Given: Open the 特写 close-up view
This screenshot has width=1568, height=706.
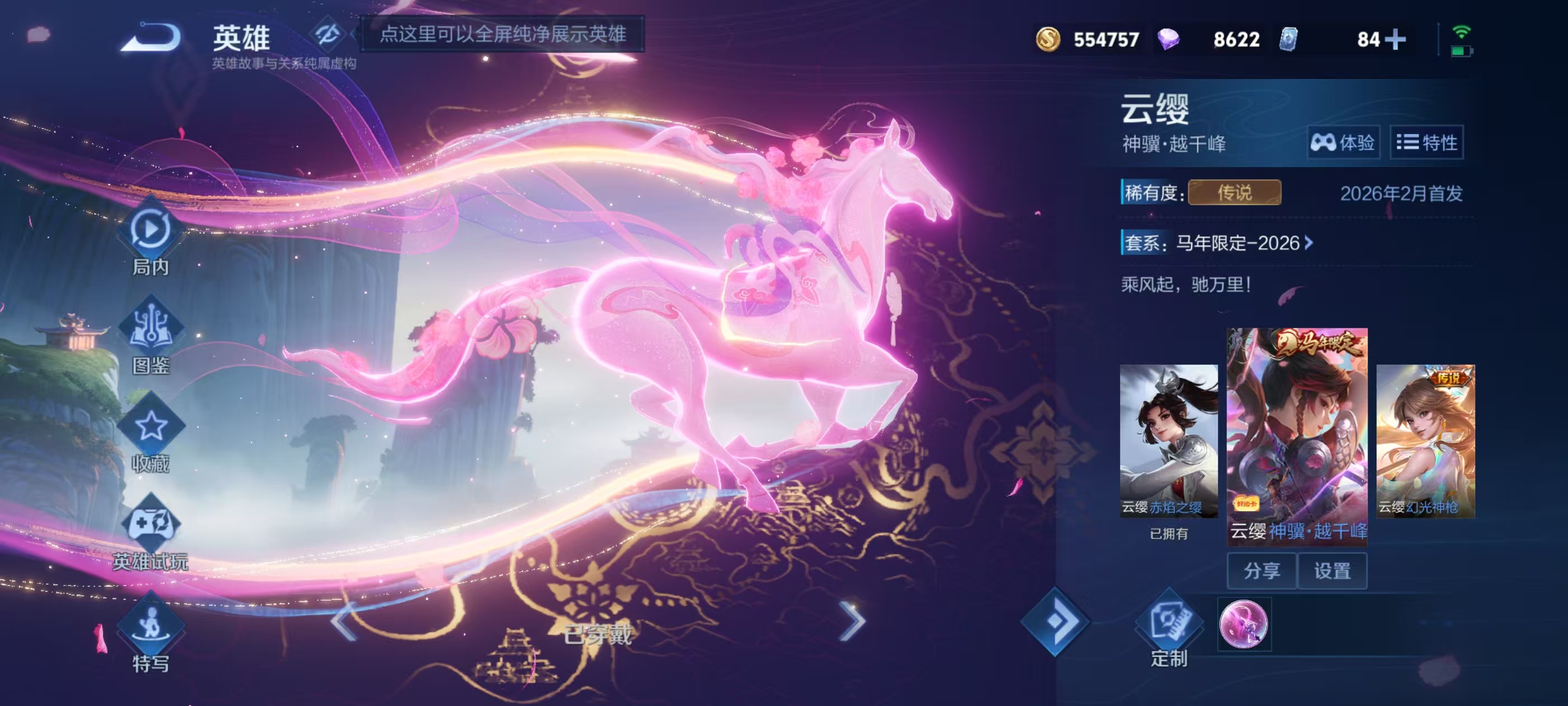Looking at the screenshot, I should [x=150, y=624].
